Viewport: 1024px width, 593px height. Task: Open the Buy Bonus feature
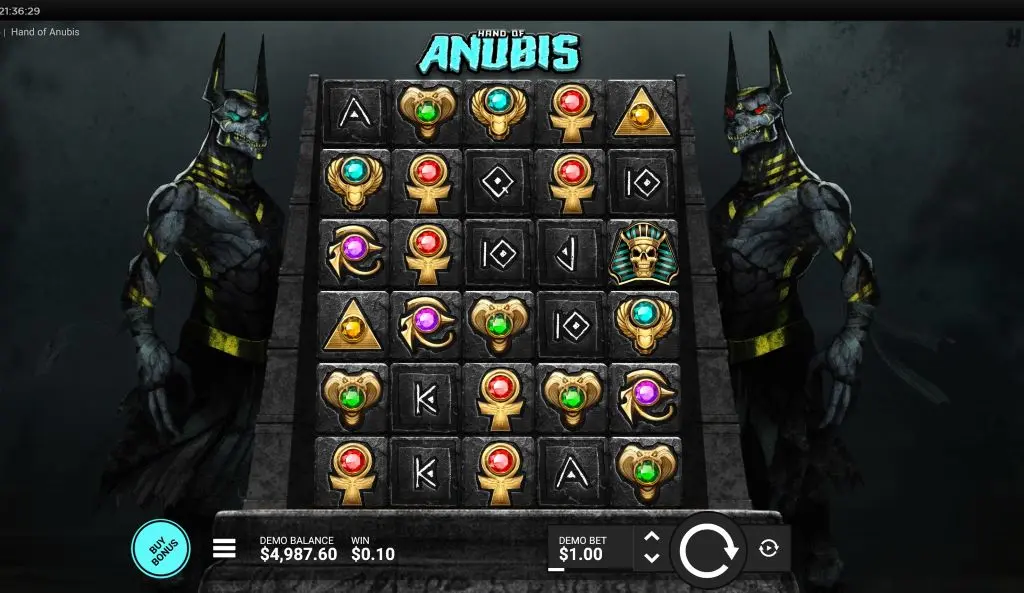tap(160, 549)
